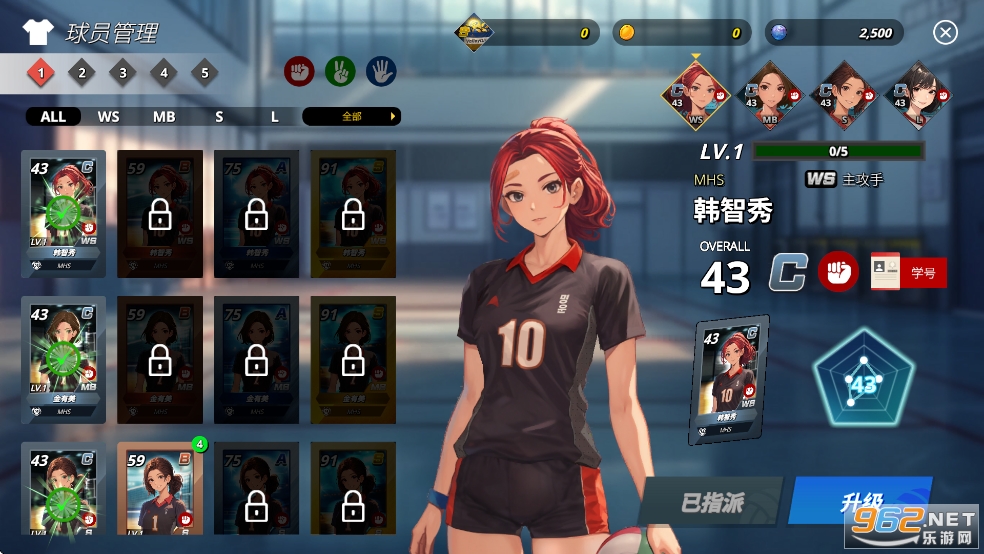Image resolution: width=984 pixels, height=554 pixels.
Task: Choose the MB portrait in lineup
Action: (770, 95)
